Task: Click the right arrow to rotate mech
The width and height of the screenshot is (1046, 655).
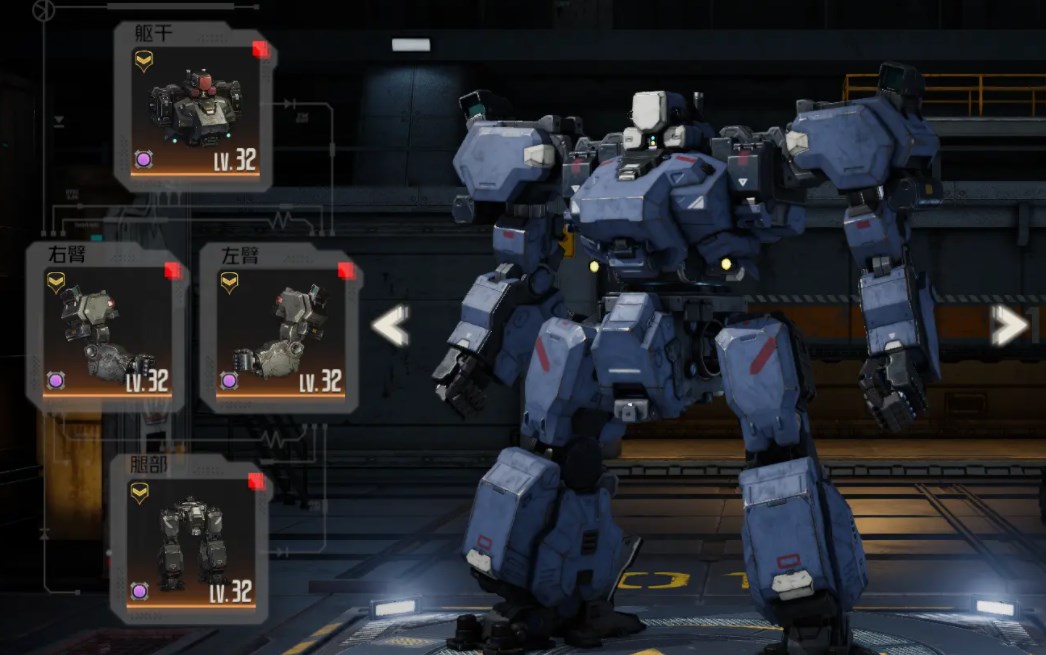Action: [1010, 326]
